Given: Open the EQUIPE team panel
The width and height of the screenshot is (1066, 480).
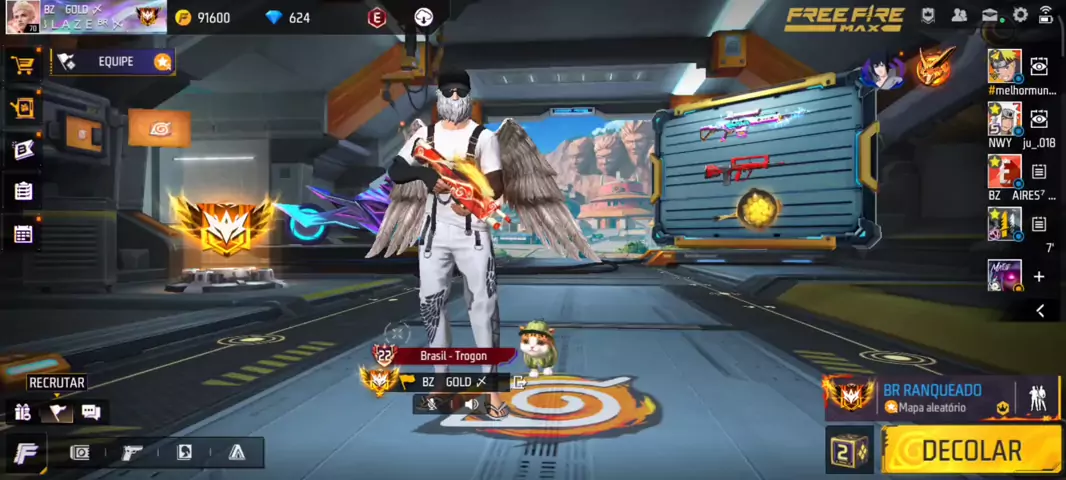Looking at the screenshot, I should (x=115, y=62).
